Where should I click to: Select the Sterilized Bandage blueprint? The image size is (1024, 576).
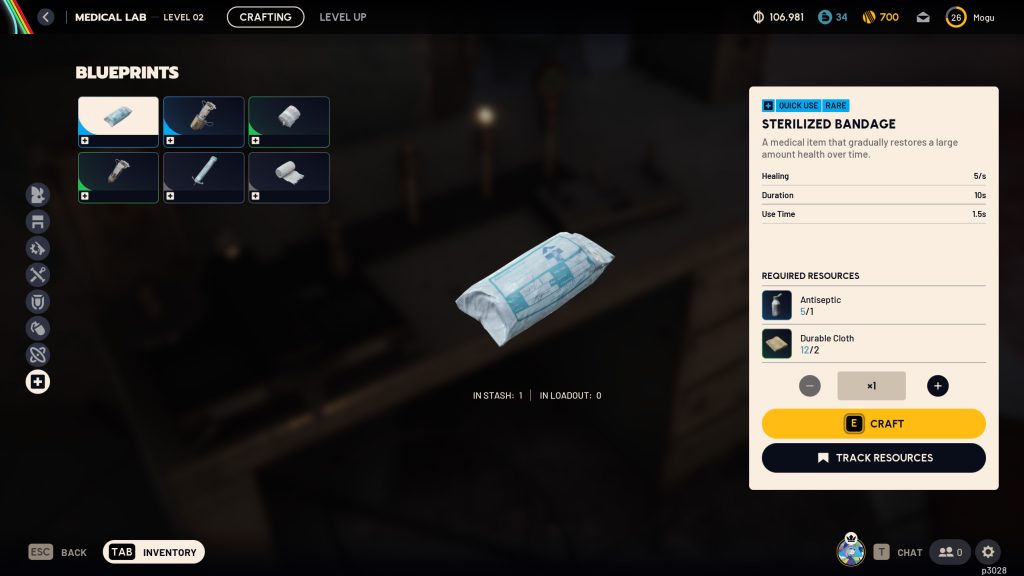tap(118, 122)
